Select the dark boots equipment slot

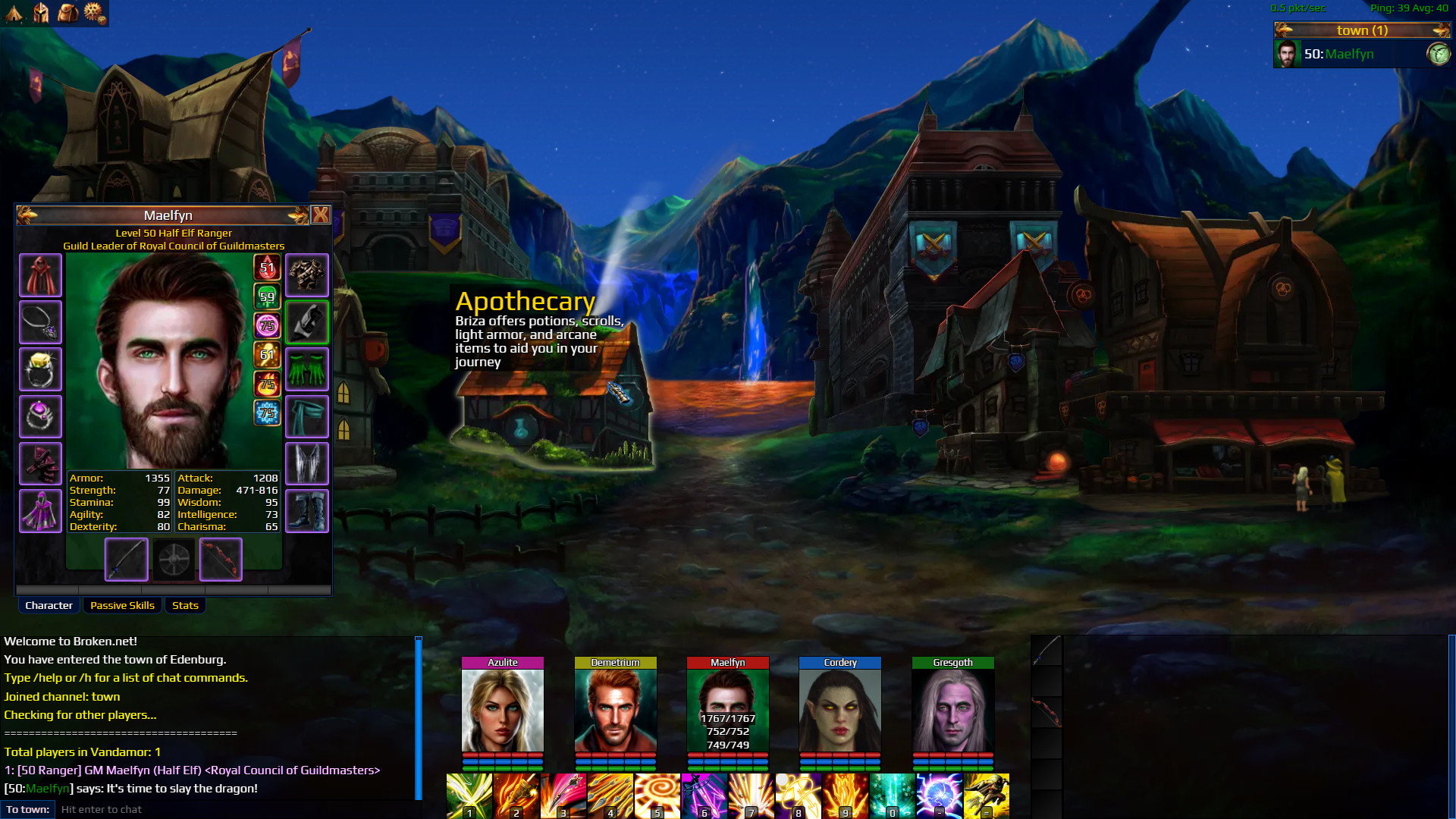tap(307, 511)
